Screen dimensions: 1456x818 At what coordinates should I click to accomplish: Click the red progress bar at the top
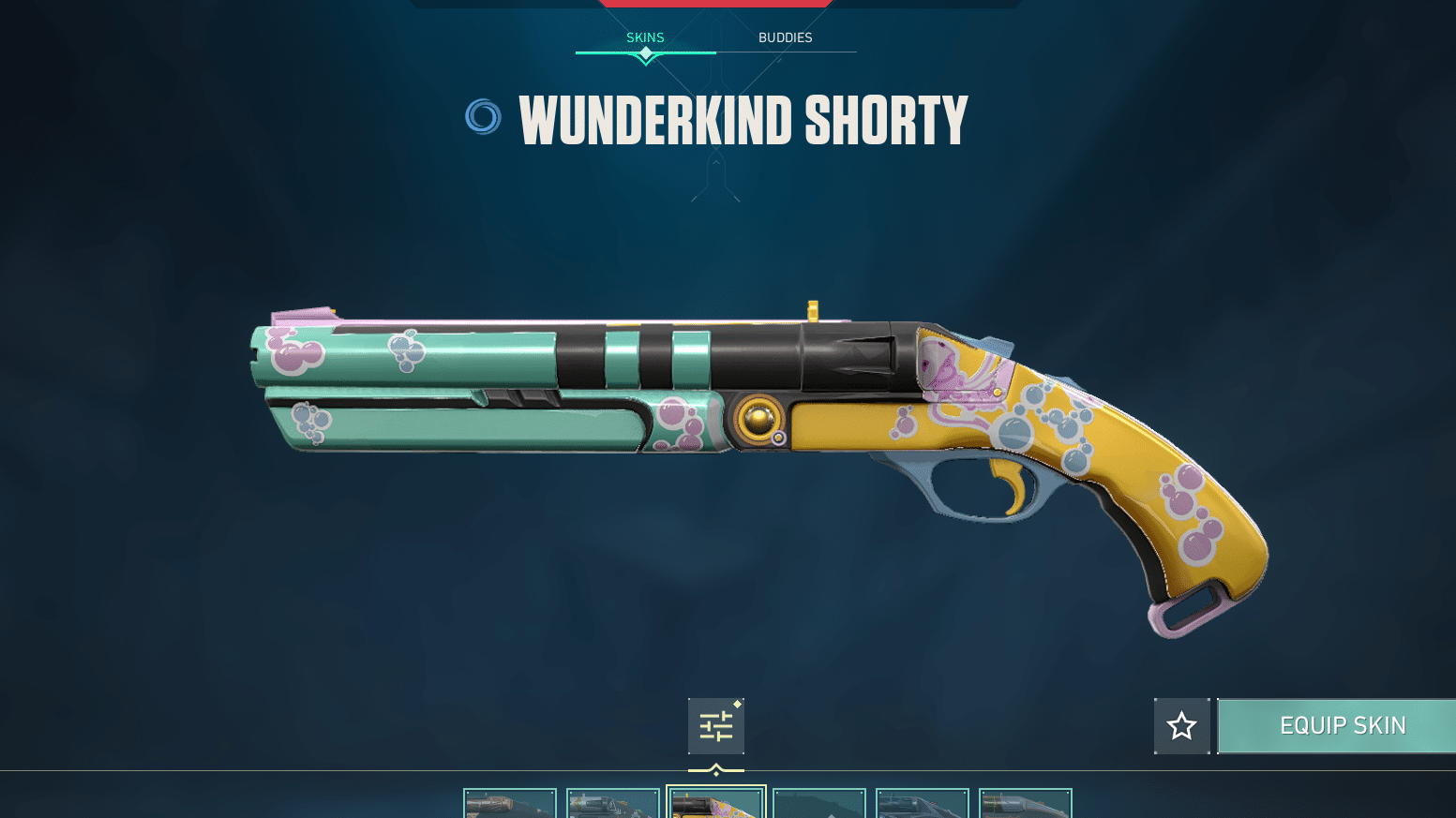(x=715, y=3)
